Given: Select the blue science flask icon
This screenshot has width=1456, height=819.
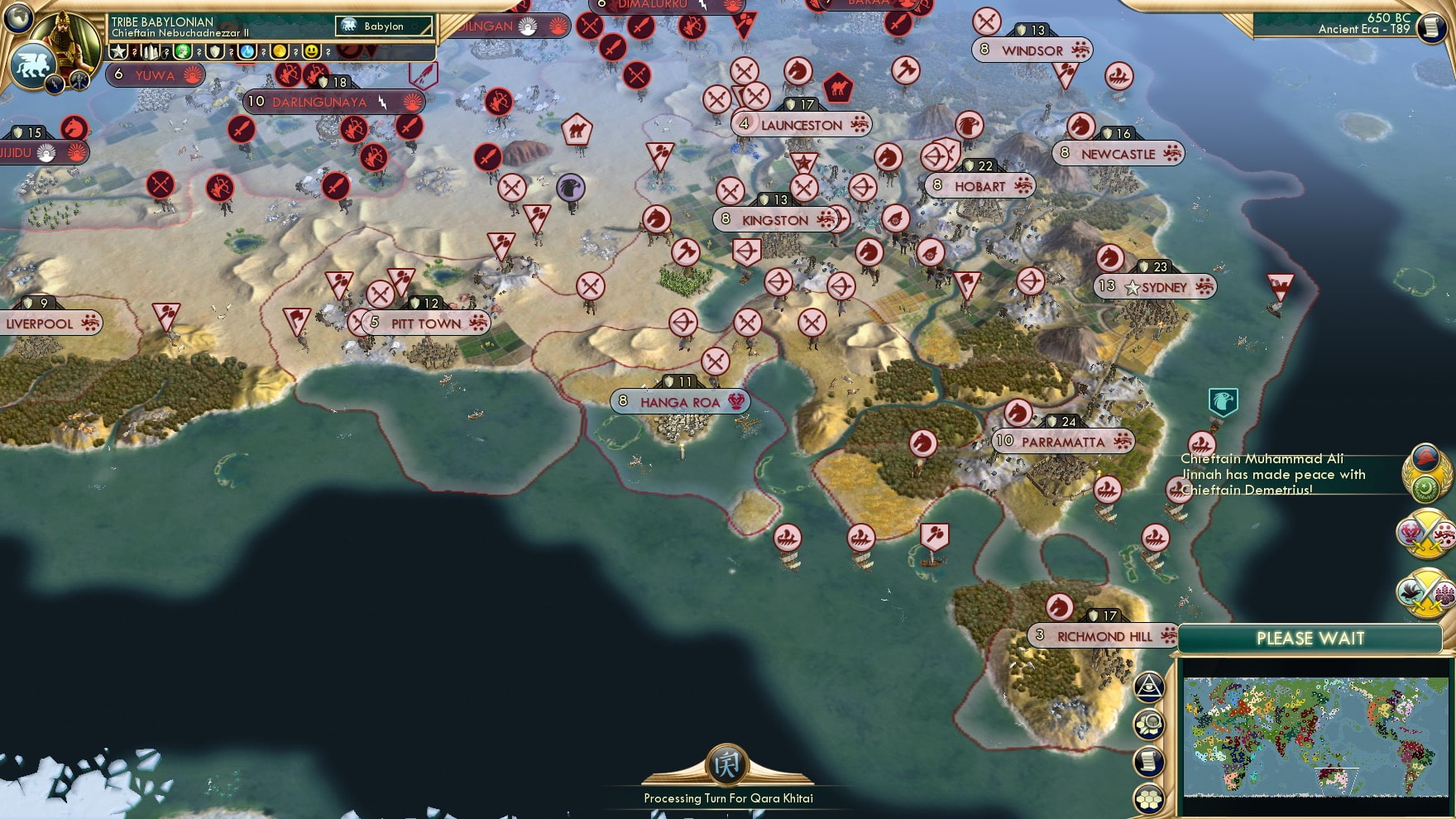Looking at the screenshot, I should pyautogui.click(x=247, y=52).
